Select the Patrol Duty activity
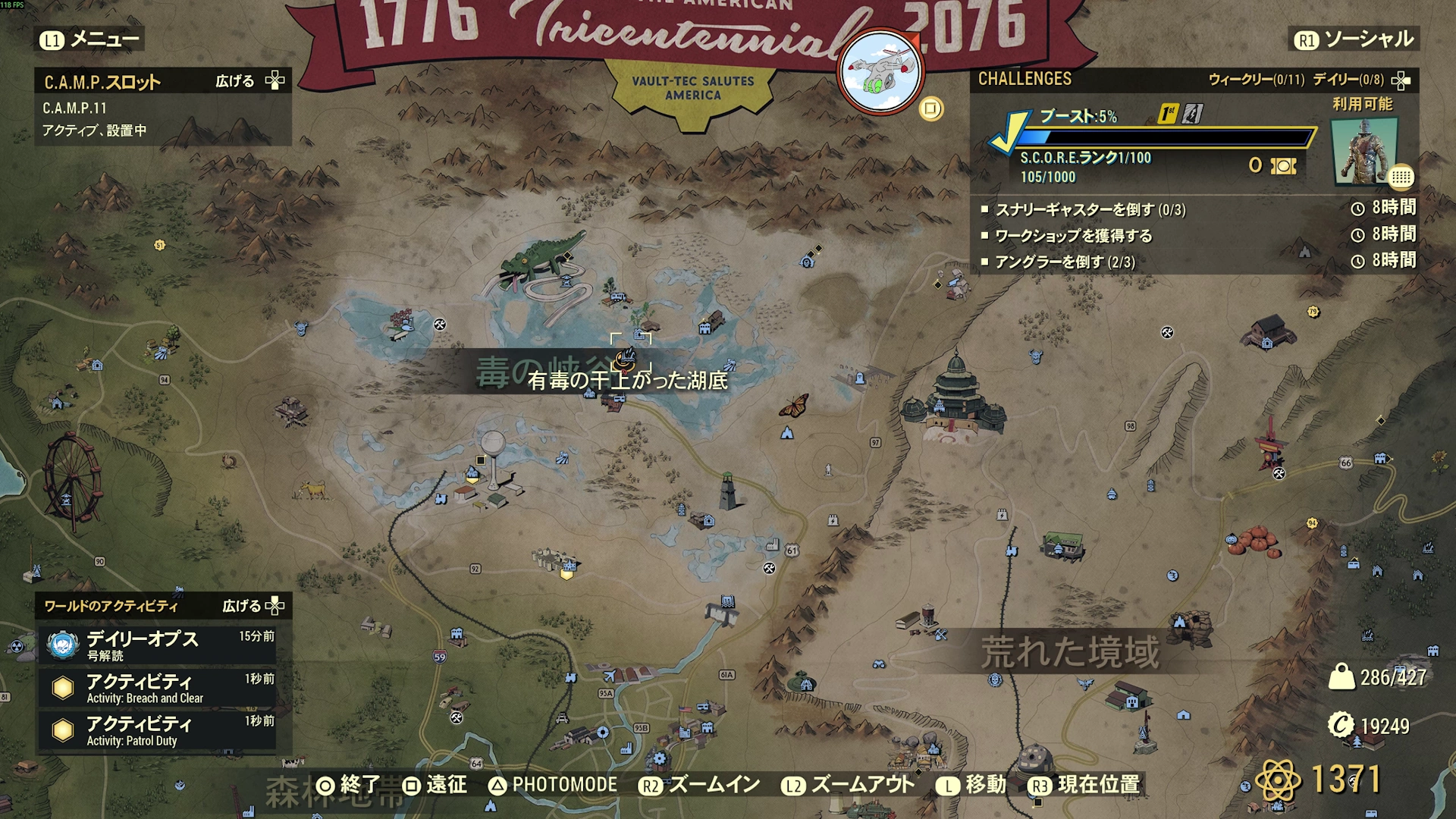The height and width of the screenshot is (819, 1456). [158, 730]
